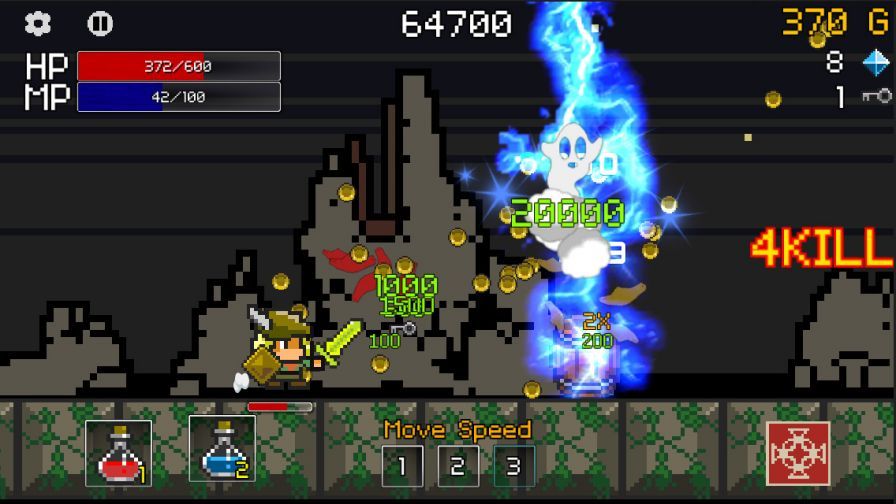
Task: Drink the blue mana potion
Action: pos(222,449)
